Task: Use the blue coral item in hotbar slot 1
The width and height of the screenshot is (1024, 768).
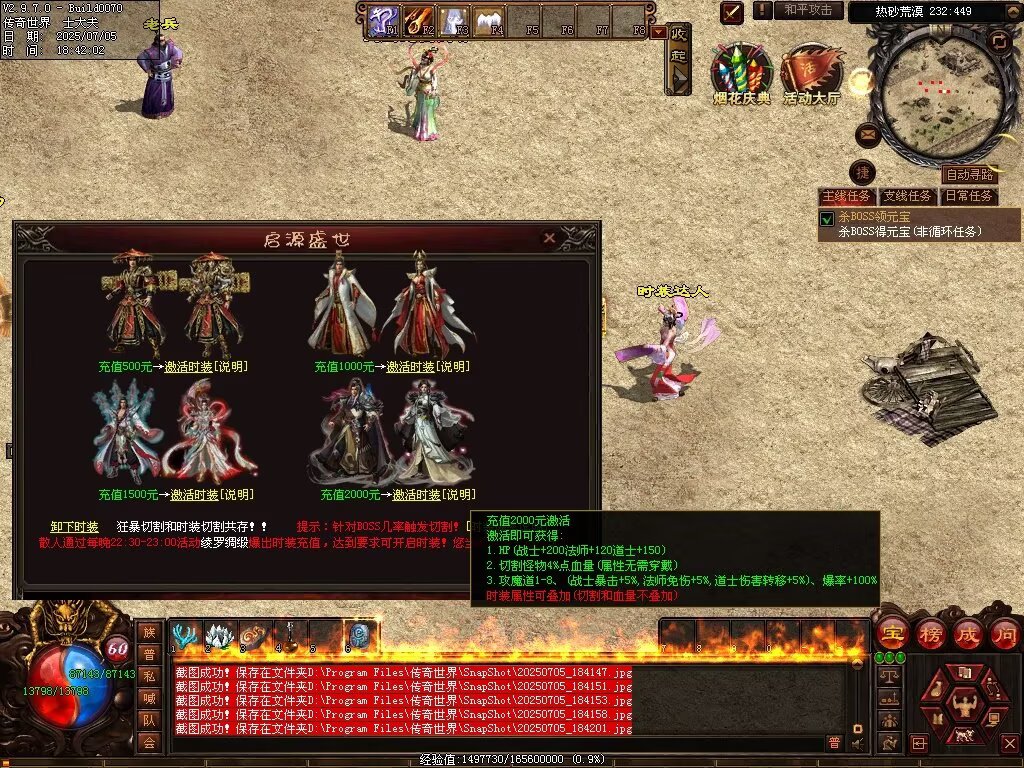Action: click(x=185, y=635)
